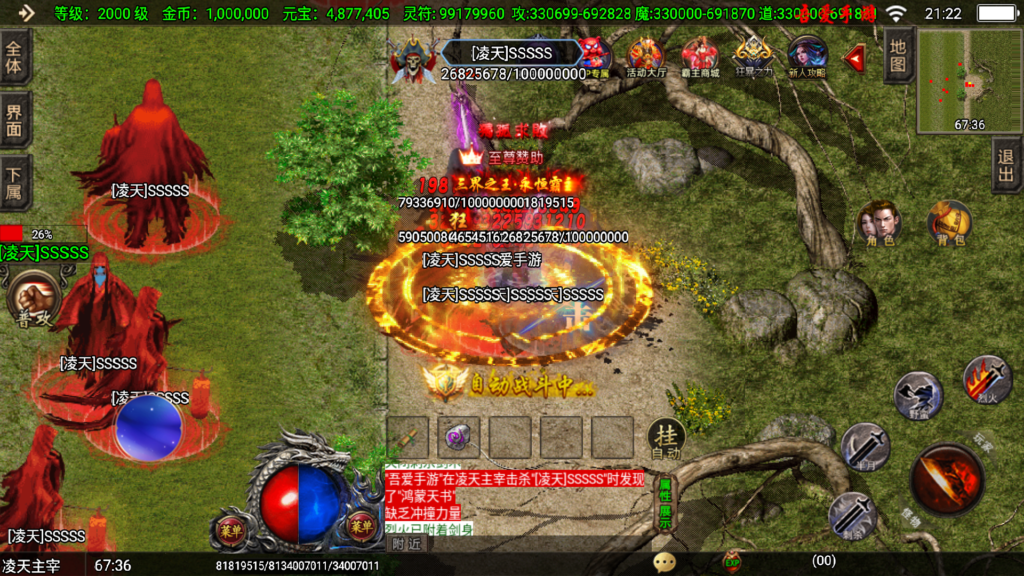Open the 角色 character sheet
This screenshot has width=1024, height=576.
coord(880,223)
